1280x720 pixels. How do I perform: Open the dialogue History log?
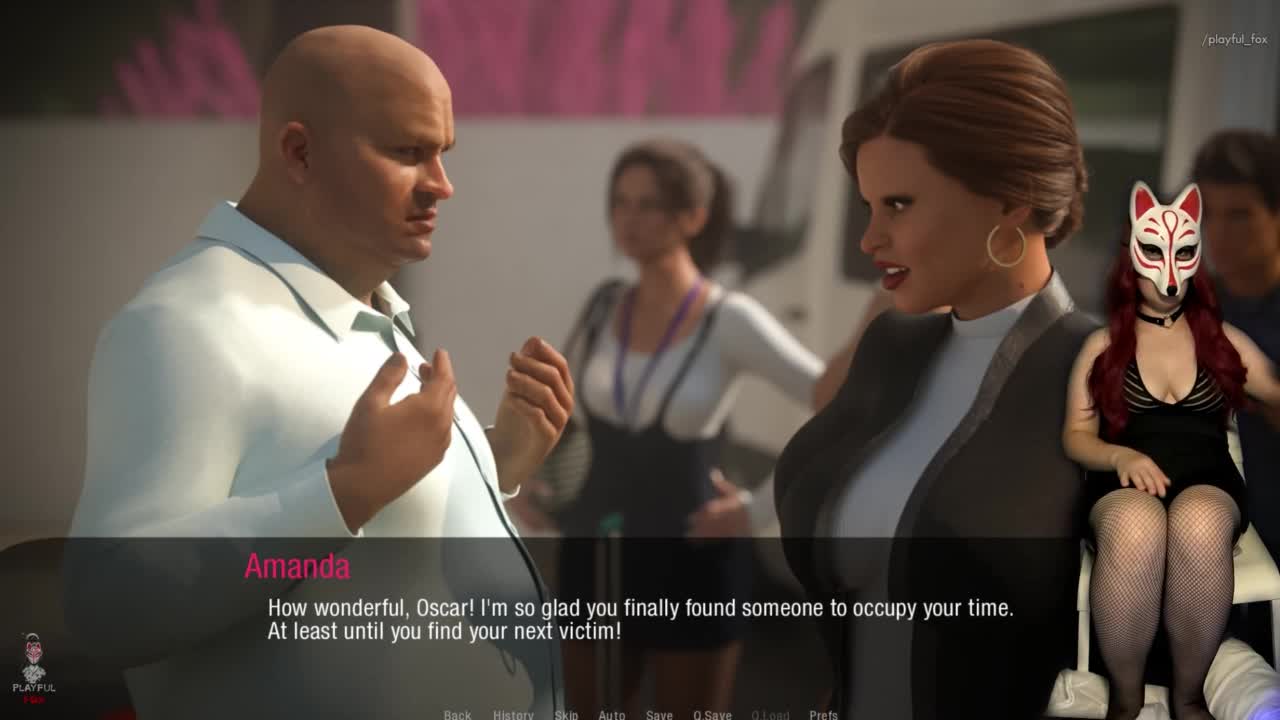click(513, 714)
